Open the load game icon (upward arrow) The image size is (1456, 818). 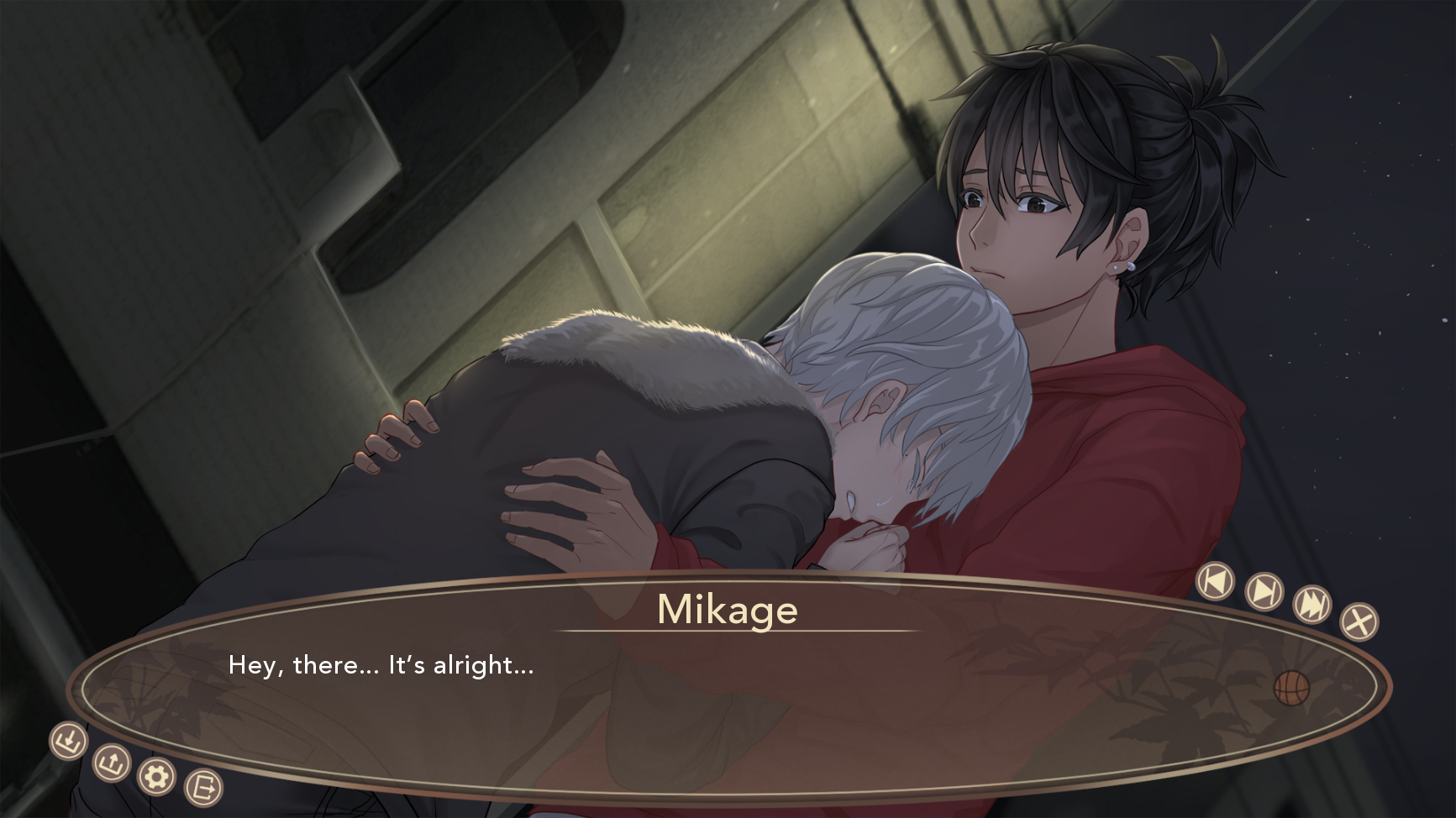111,763
